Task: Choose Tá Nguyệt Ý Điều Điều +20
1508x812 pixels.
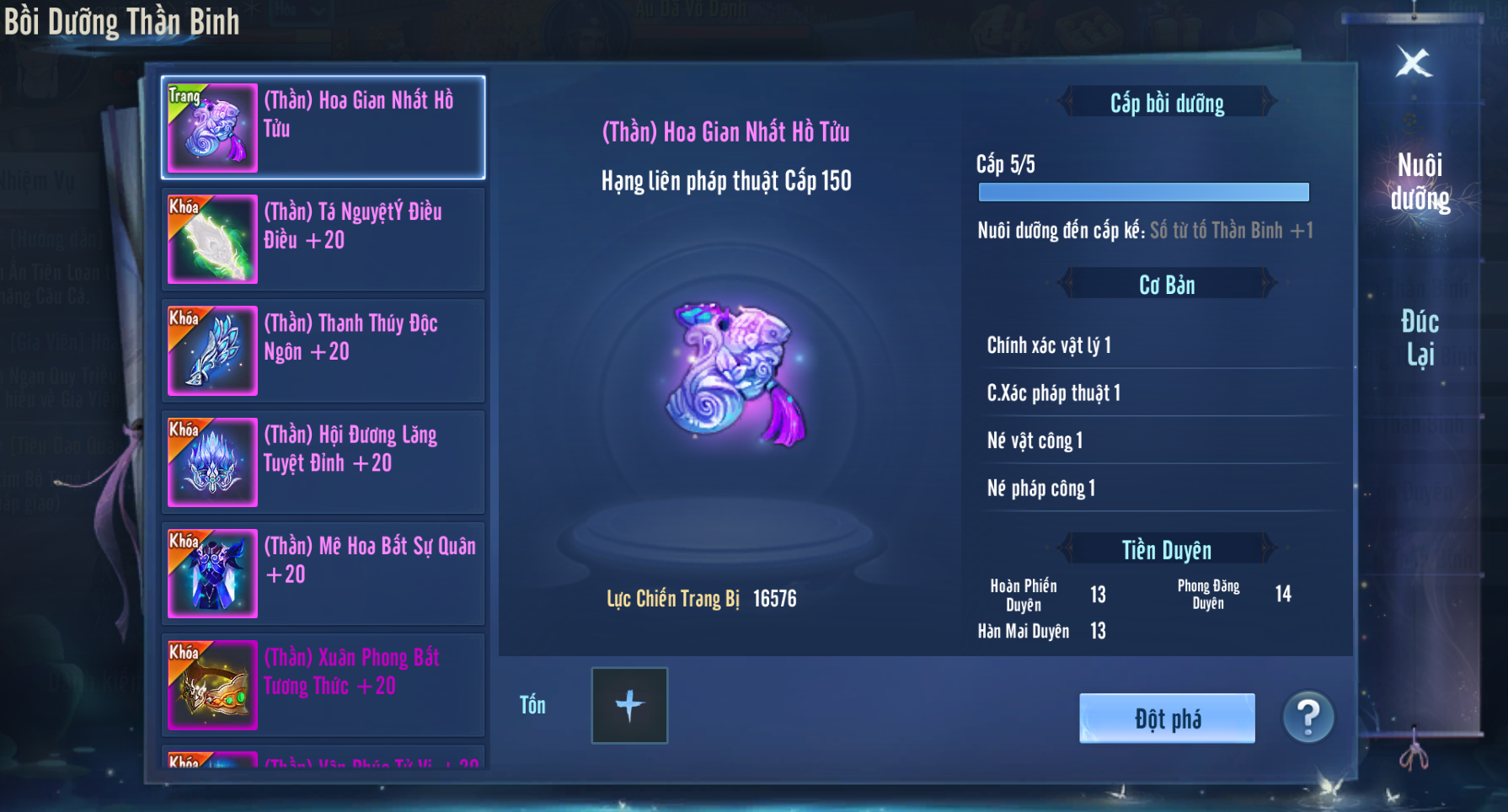Action: (324, 239)
